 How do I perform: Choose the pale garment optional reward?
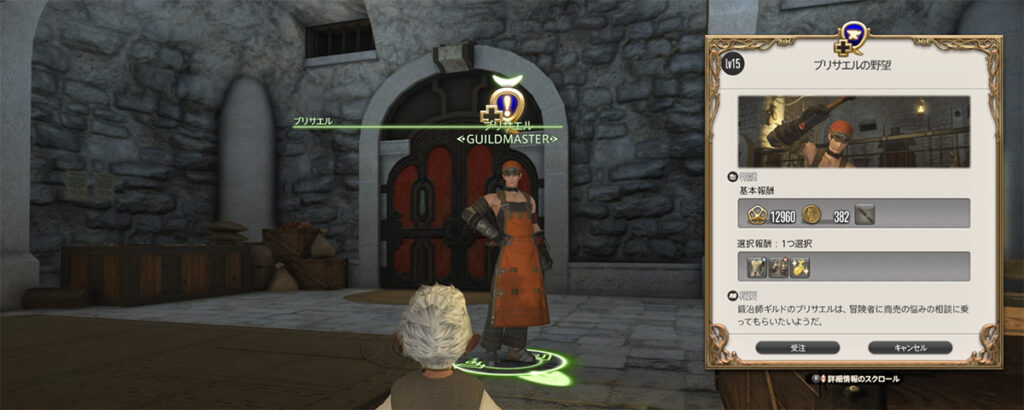point(757,266)
